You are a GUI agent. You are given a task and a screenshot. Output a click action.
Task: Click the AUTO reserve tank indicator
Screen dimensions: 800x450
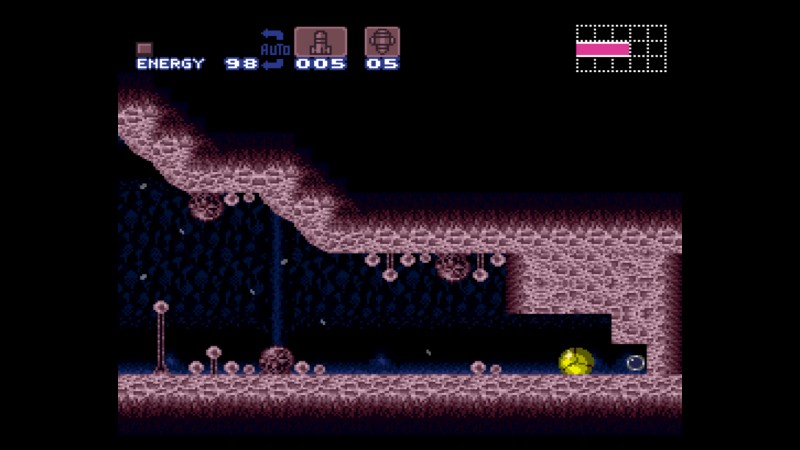click(273, 49)
